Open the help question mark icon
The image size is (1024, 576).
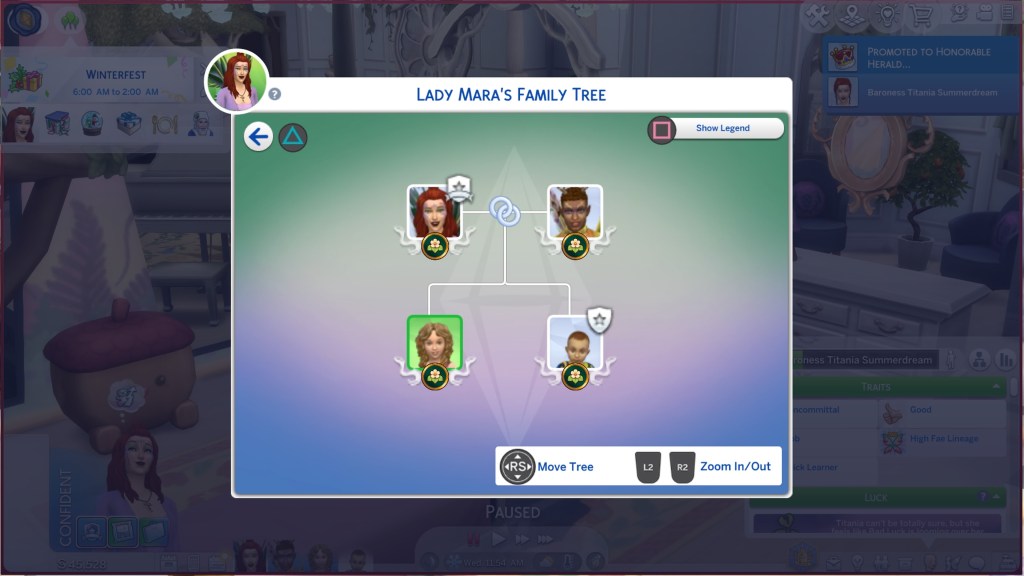click(x=275, y=95)
